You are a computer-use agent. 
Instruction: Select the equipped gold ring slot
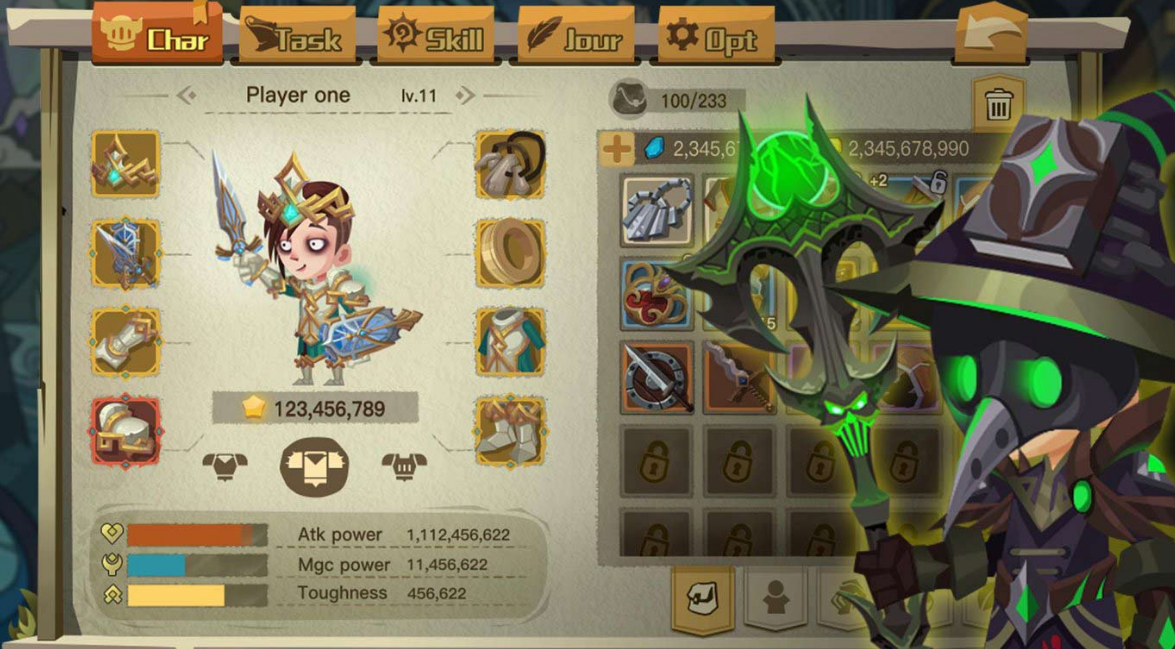pos(510,253)
